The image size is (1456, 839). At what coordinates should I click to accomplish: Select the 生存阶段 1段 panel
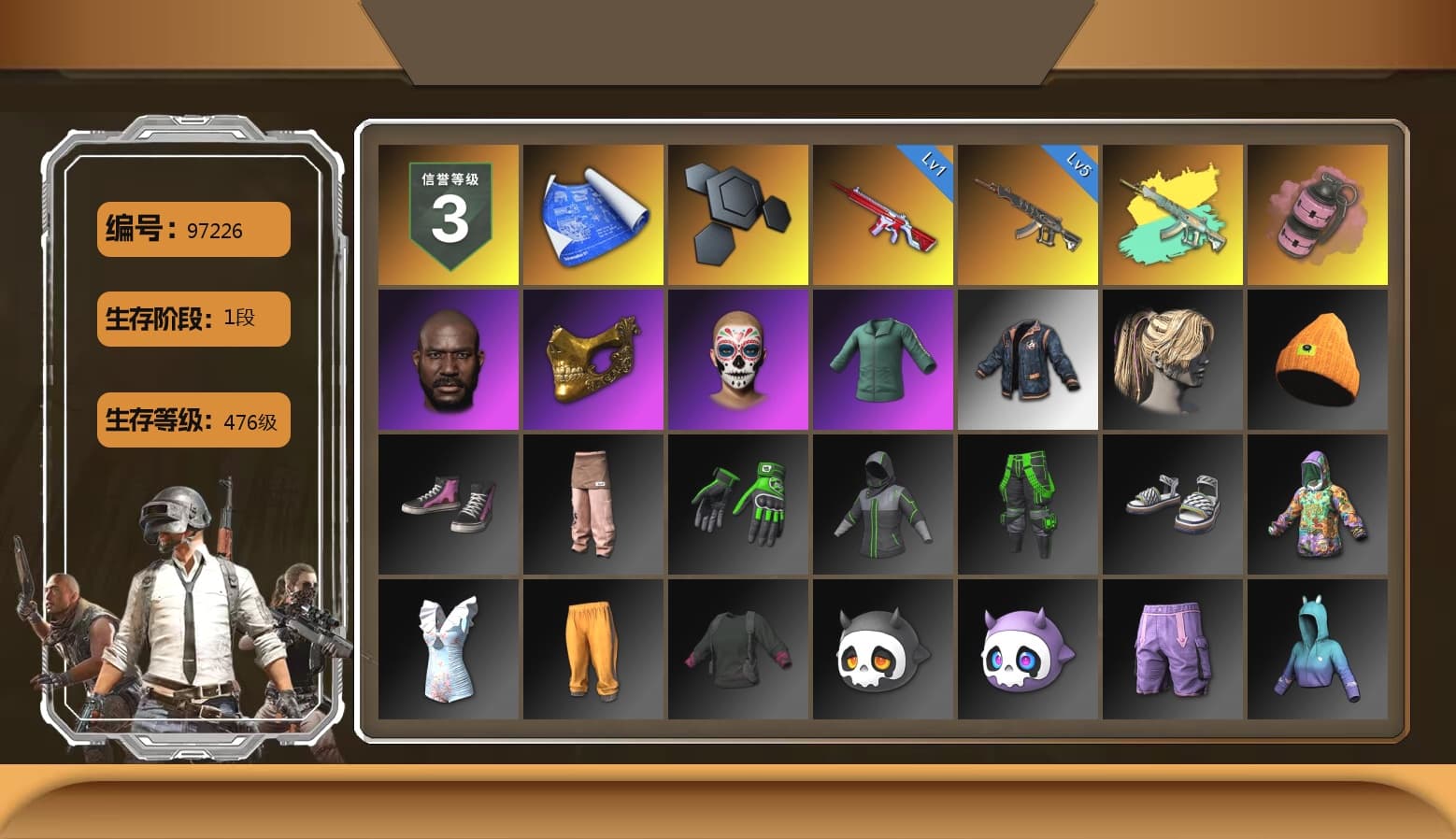[193, 319]
